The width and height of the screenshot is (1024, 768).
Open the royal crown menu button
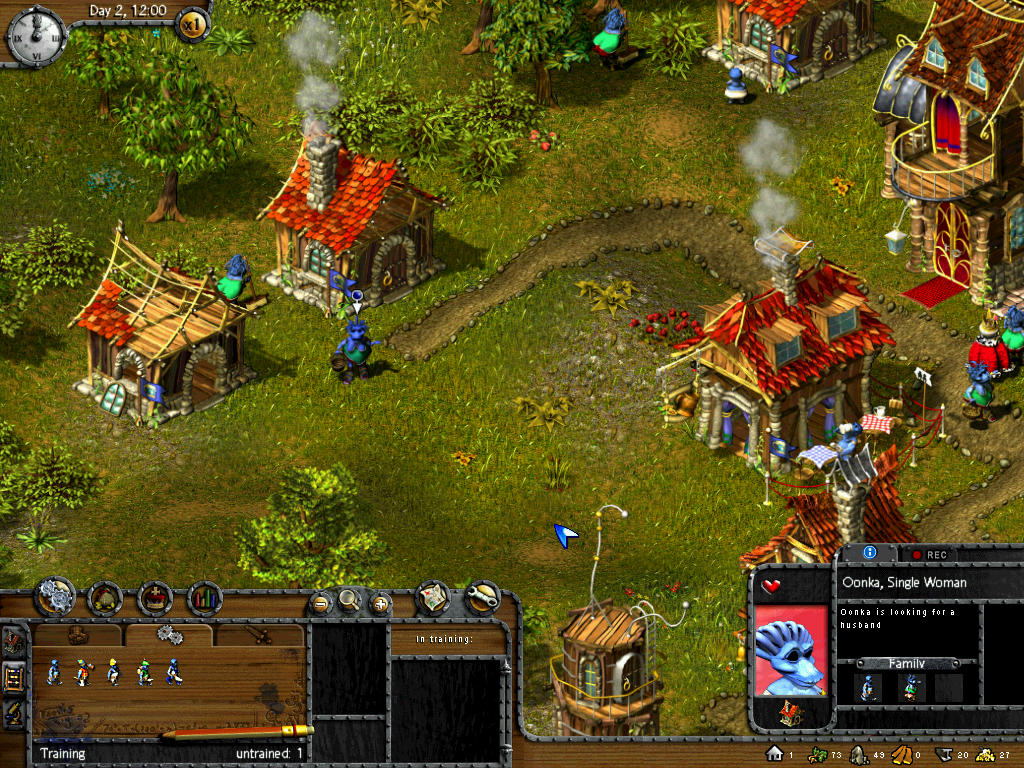pyautogui.click(x=155, y=598)
